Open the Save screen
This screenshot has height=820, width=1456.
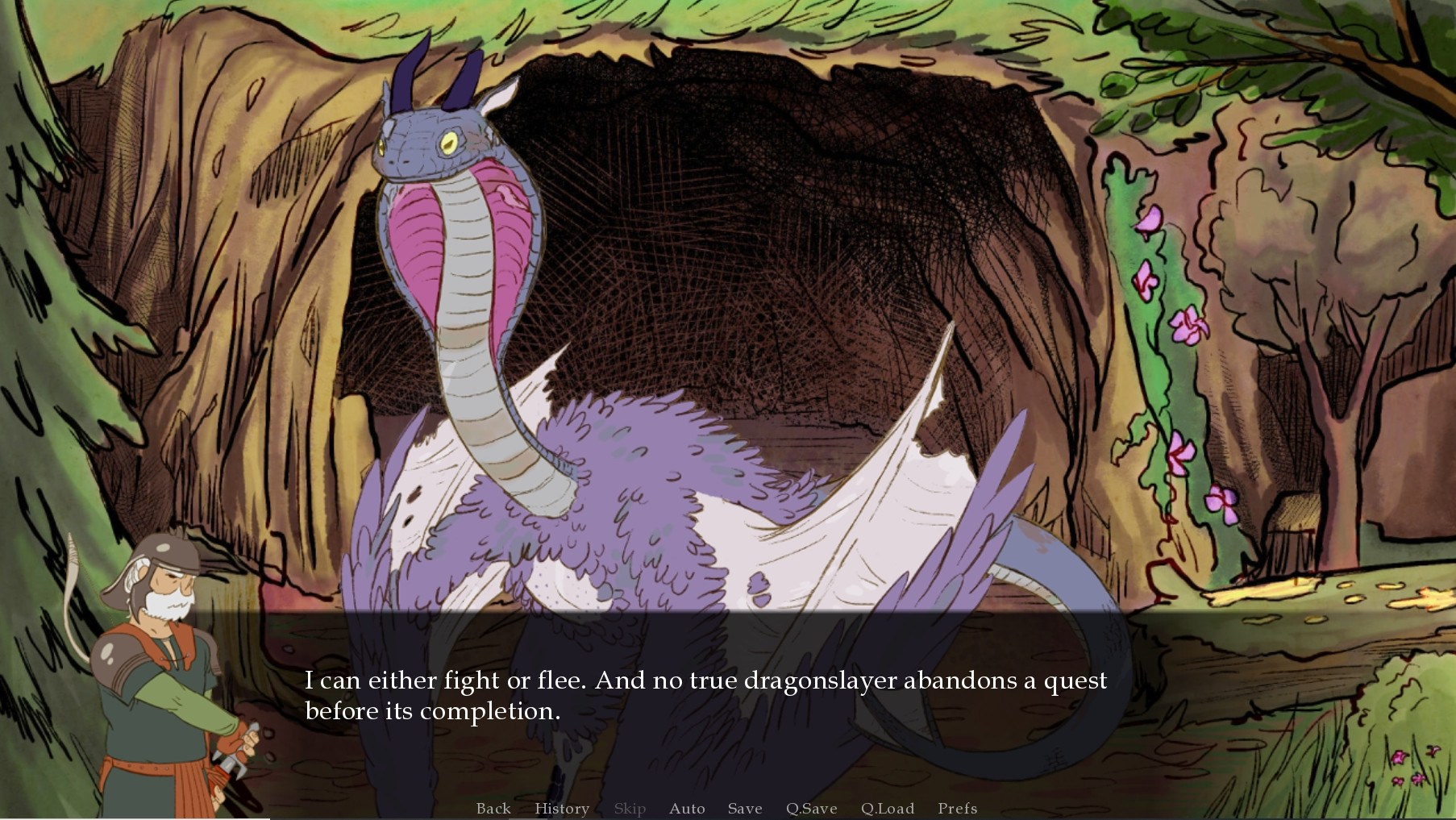pyautogui.click(x=744, y=809)
